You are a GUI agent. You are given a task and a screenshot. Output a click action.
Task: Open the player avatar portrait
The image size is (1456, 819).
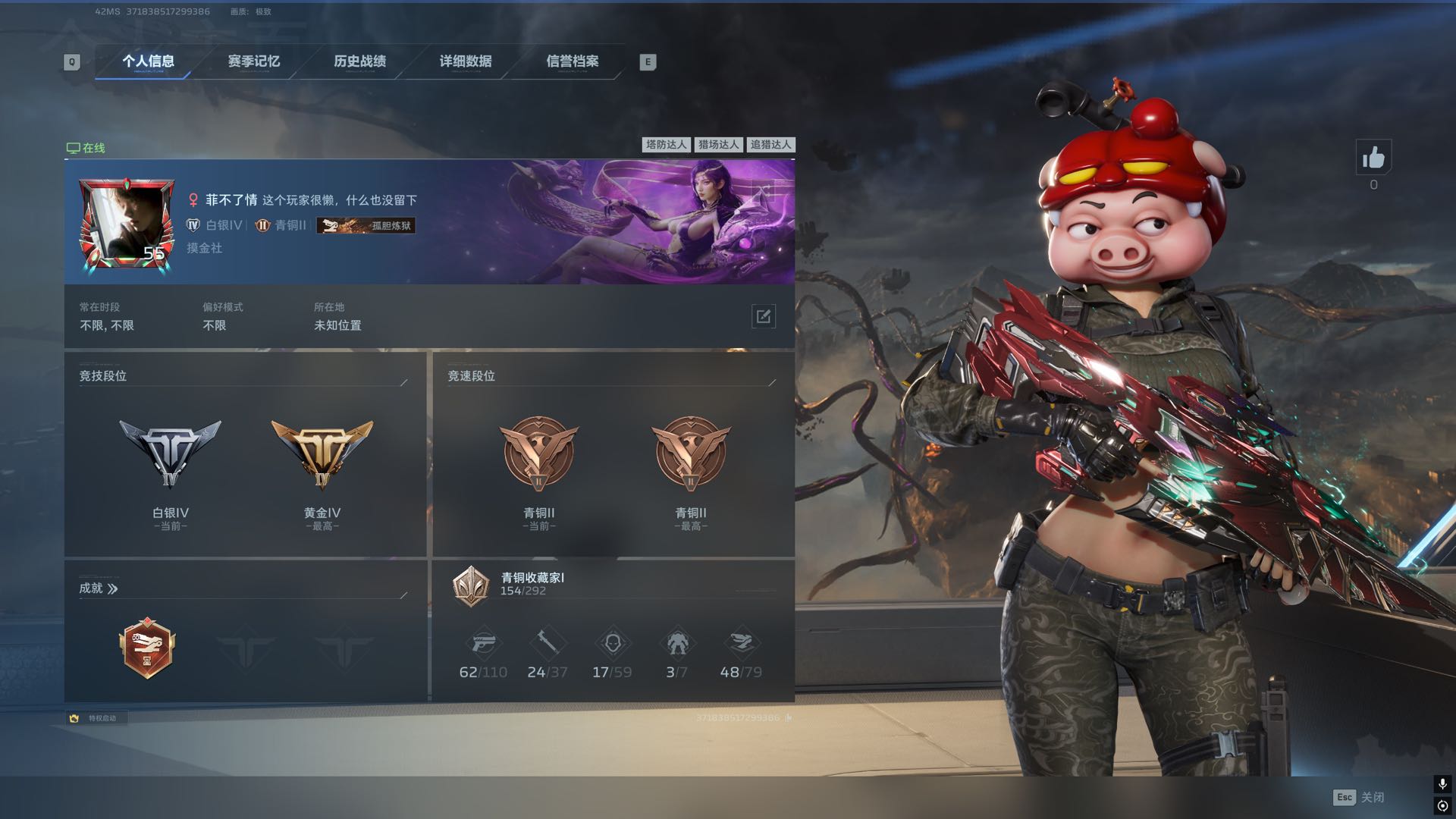pyautogui.click(x=127, y=224)
